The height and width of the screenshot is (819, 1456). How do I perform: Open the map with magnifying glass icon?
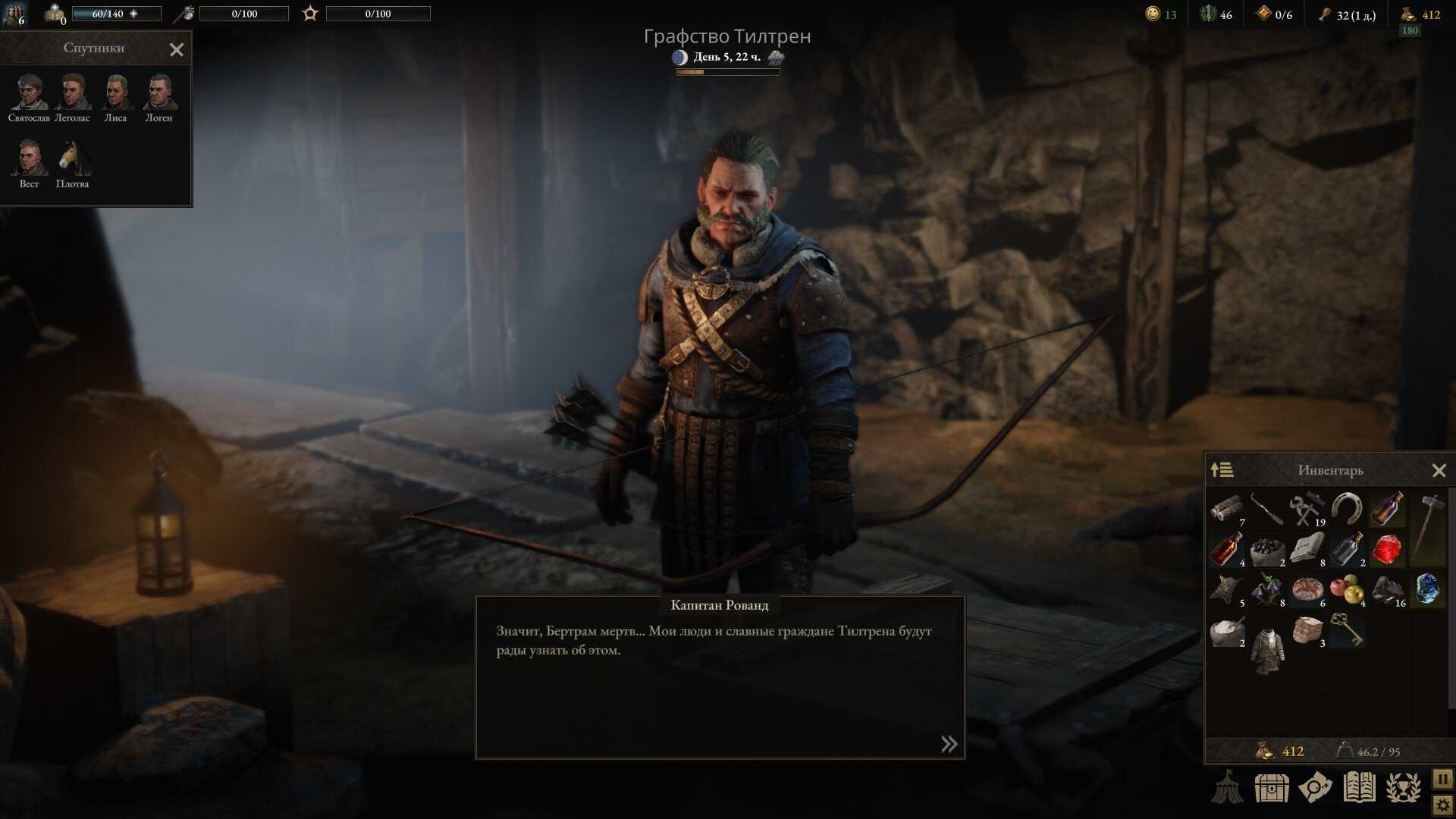pos(1316,789)
